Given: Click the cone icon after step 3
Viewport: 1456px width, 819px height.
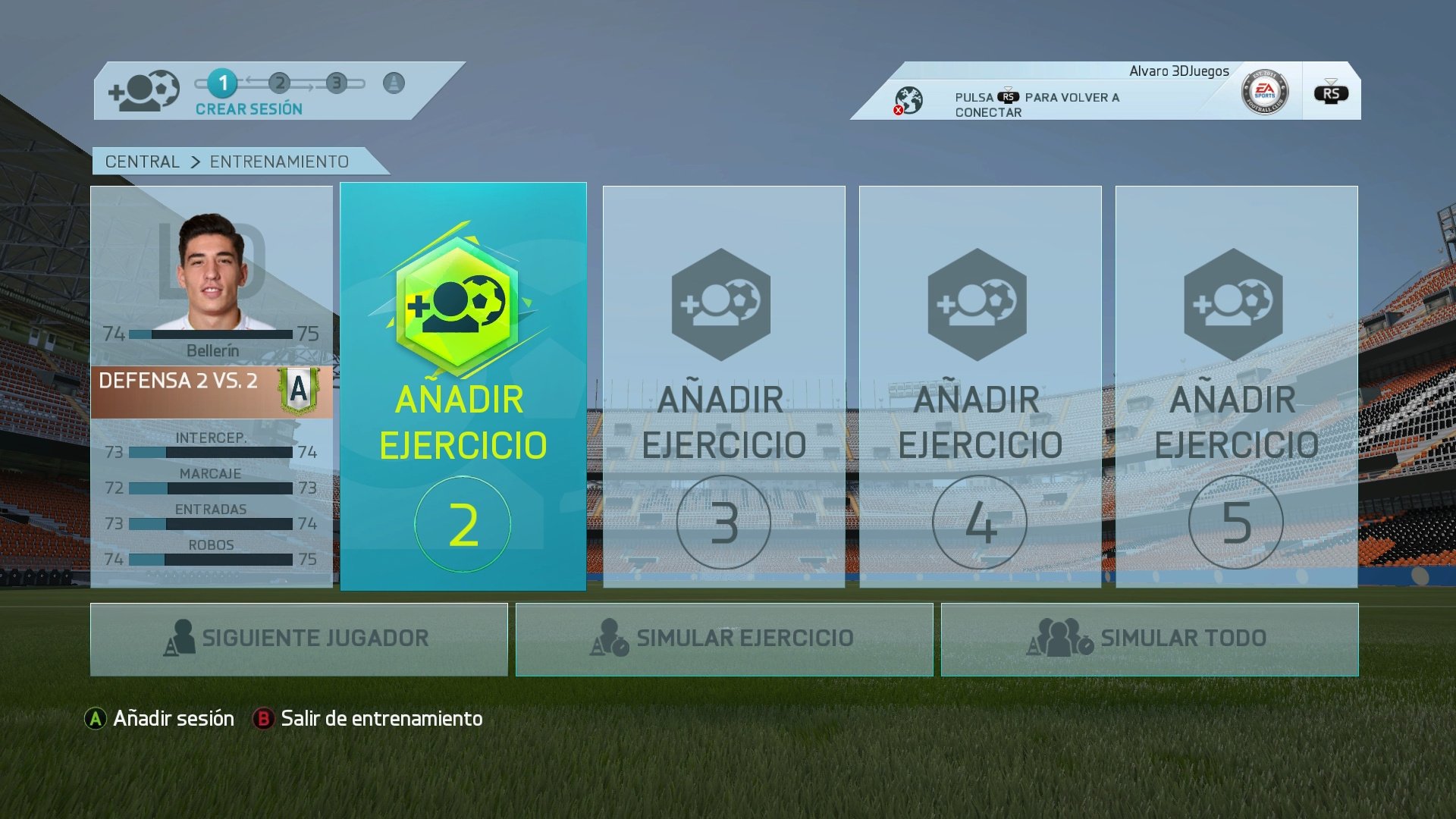Looking at the screenshot, I should point(392,84).
